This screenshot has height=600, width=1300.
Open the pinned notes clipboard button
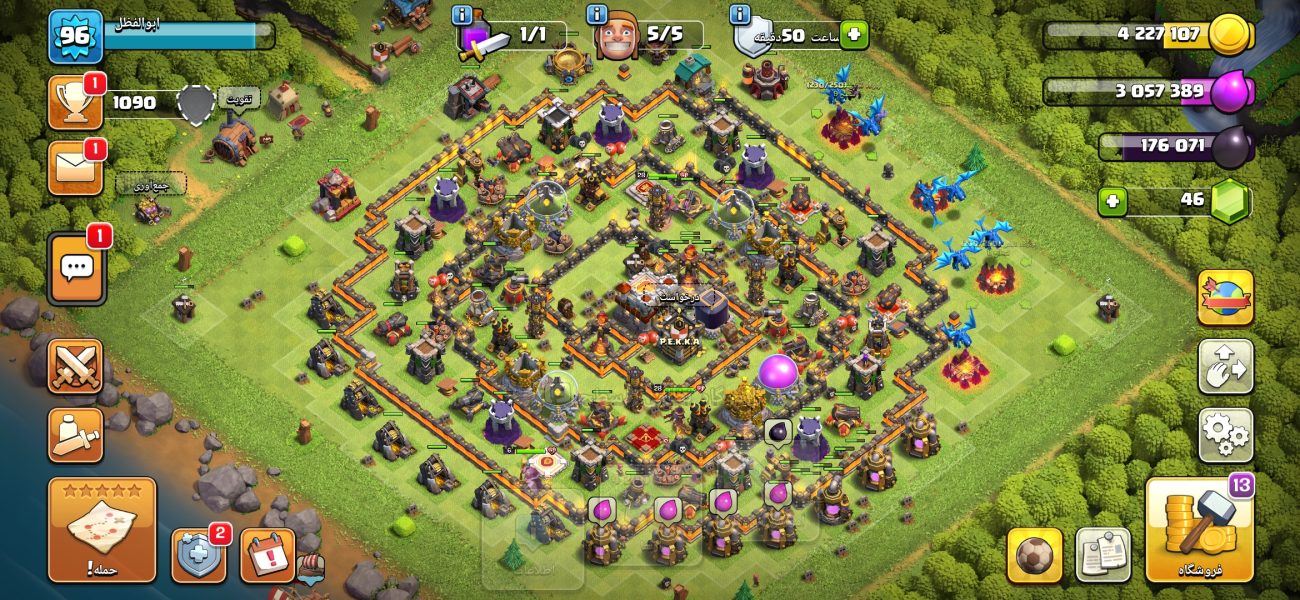tap(1102, 555)
